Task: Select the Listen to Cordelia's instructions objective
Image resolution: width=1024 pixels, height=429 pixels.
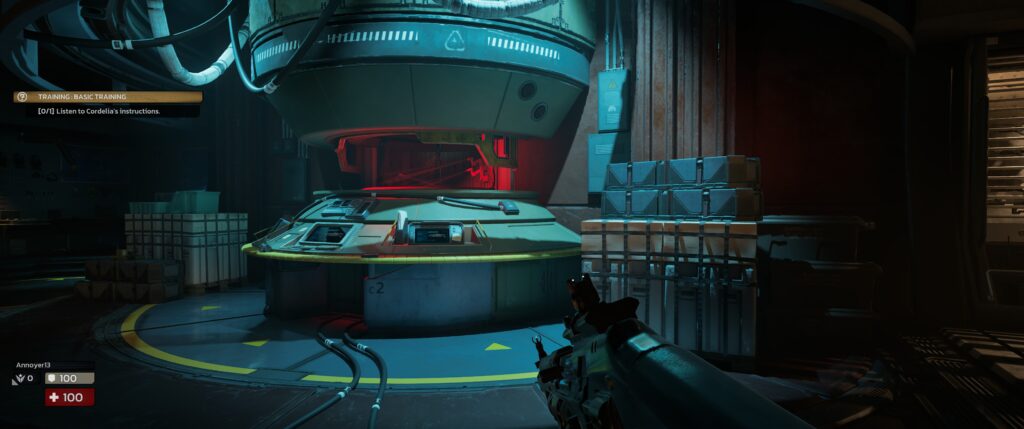Action: [x=99, y=111]
